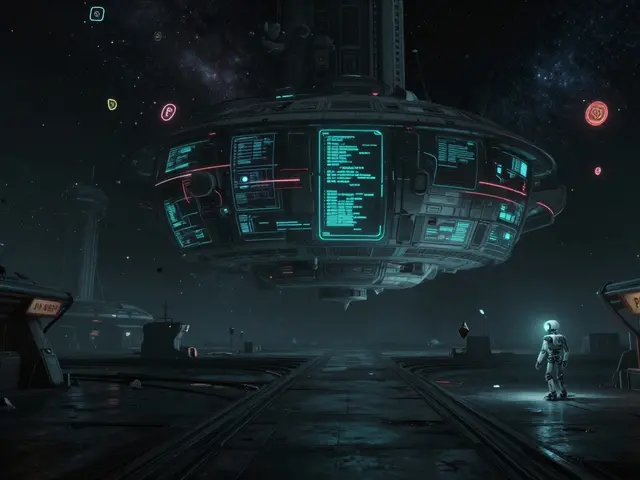Click the teal square marker icon

pyautogui.click(x=97, y=14)
